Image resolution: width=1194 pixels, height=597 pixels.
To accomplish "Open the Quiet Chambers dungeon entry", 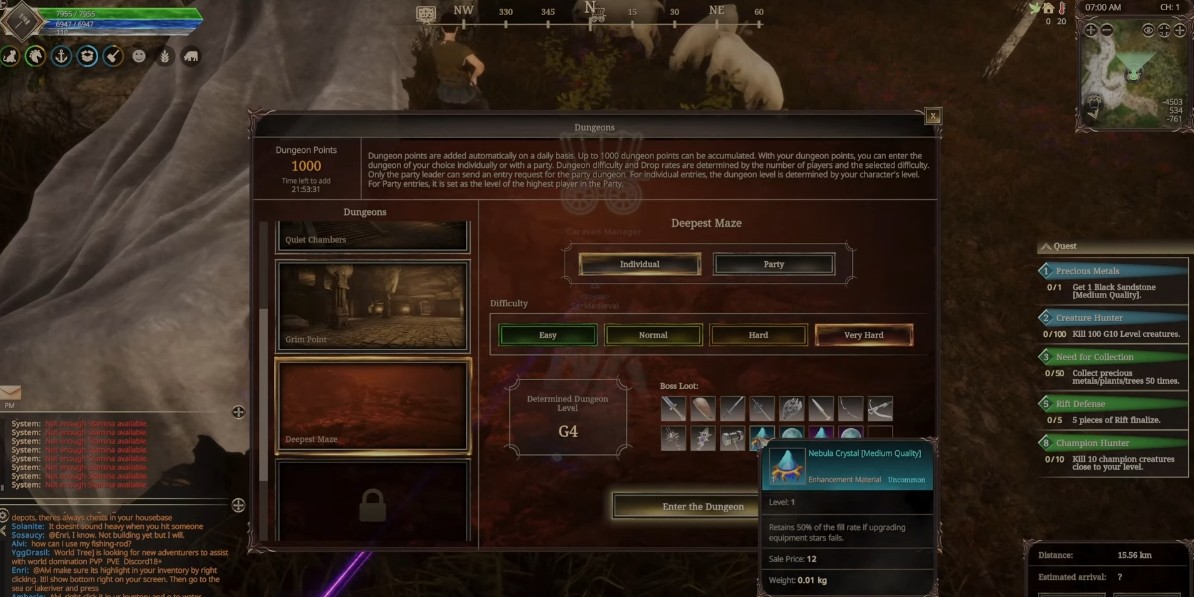I will click(372, 236).
